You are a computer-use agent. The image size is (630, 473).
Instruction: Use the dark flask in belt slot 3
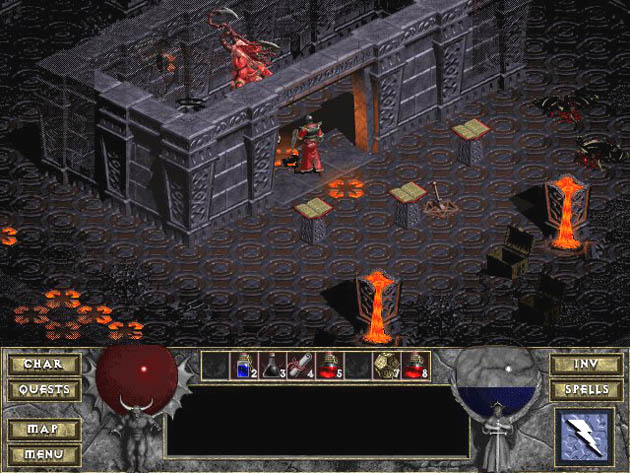272,366
